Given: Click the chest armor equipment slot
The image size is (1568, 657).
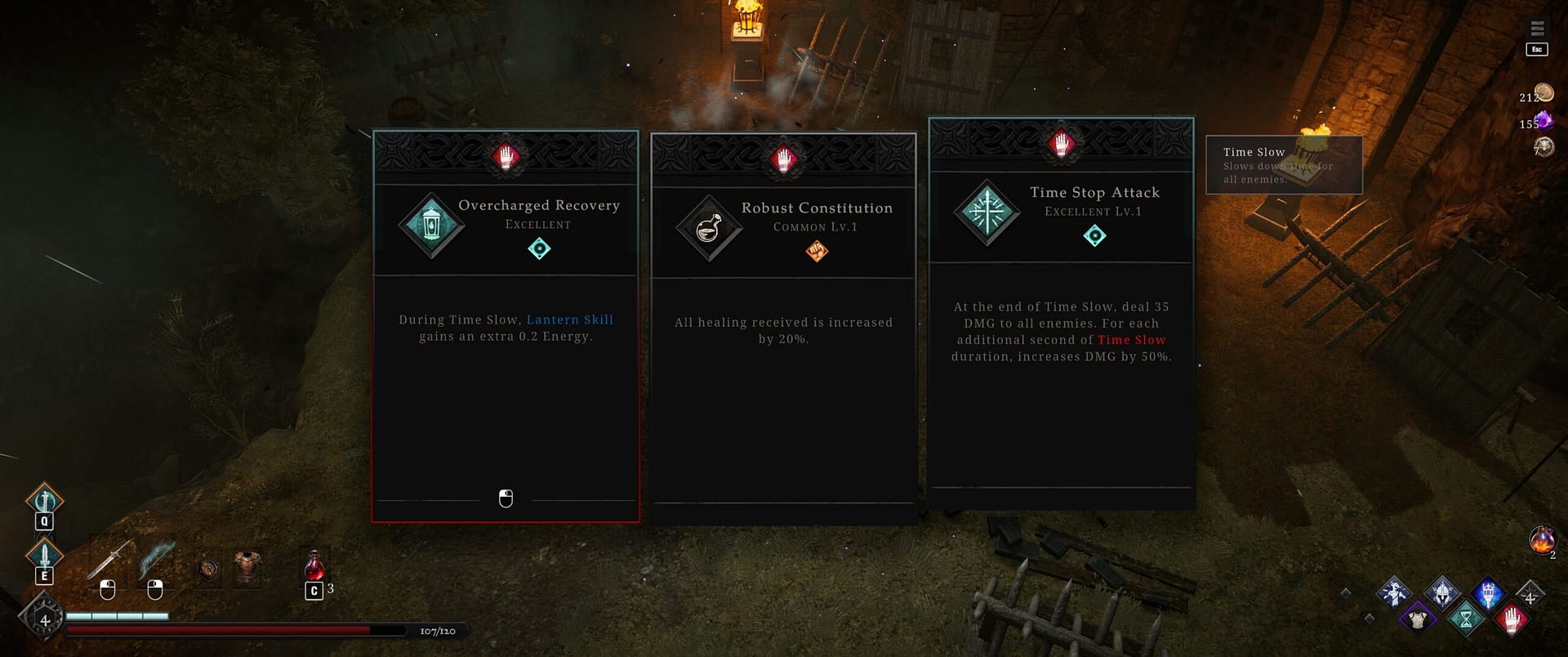Looking at the screenshot, I should (x=247, y=566).
